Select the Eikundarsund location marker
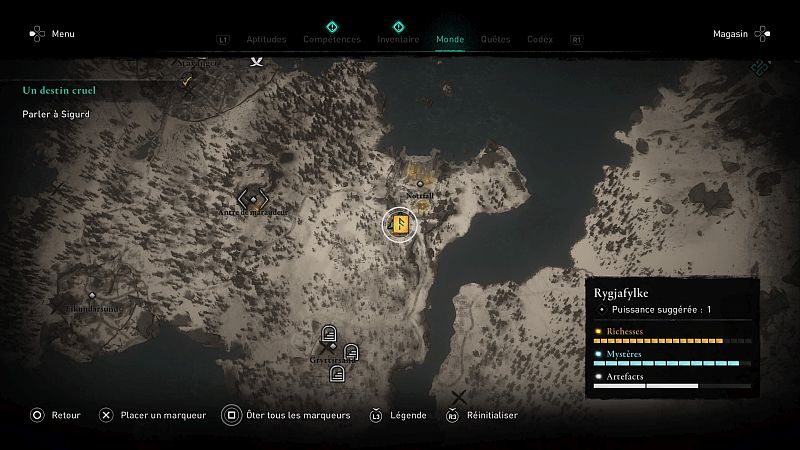Image resolution: width=800 pixels, height=450 pixels. pos(92,296)
